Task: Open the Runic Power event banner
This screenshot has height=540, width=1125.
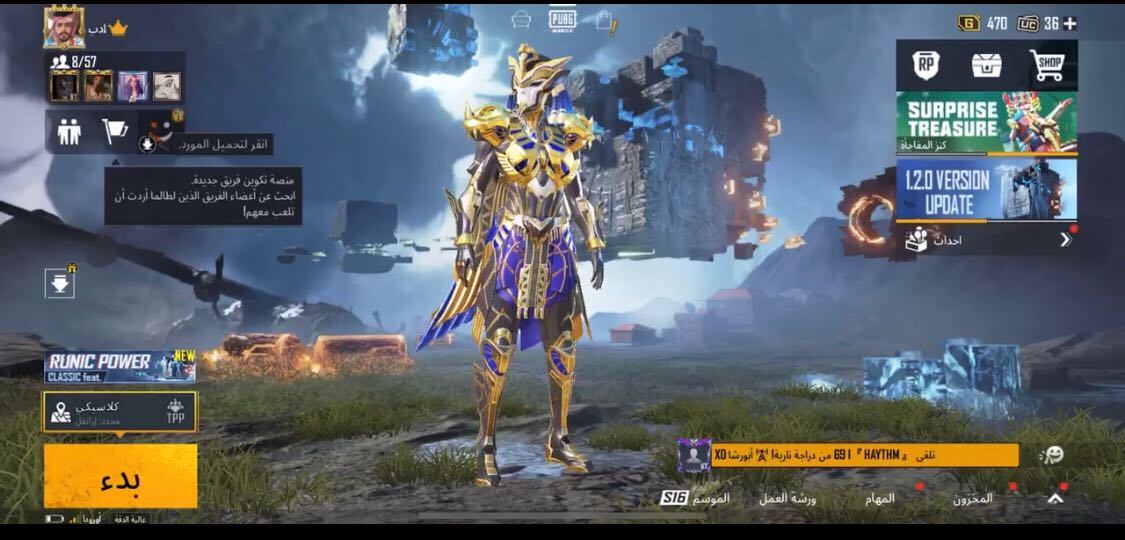Action: [x=120, y=367]
